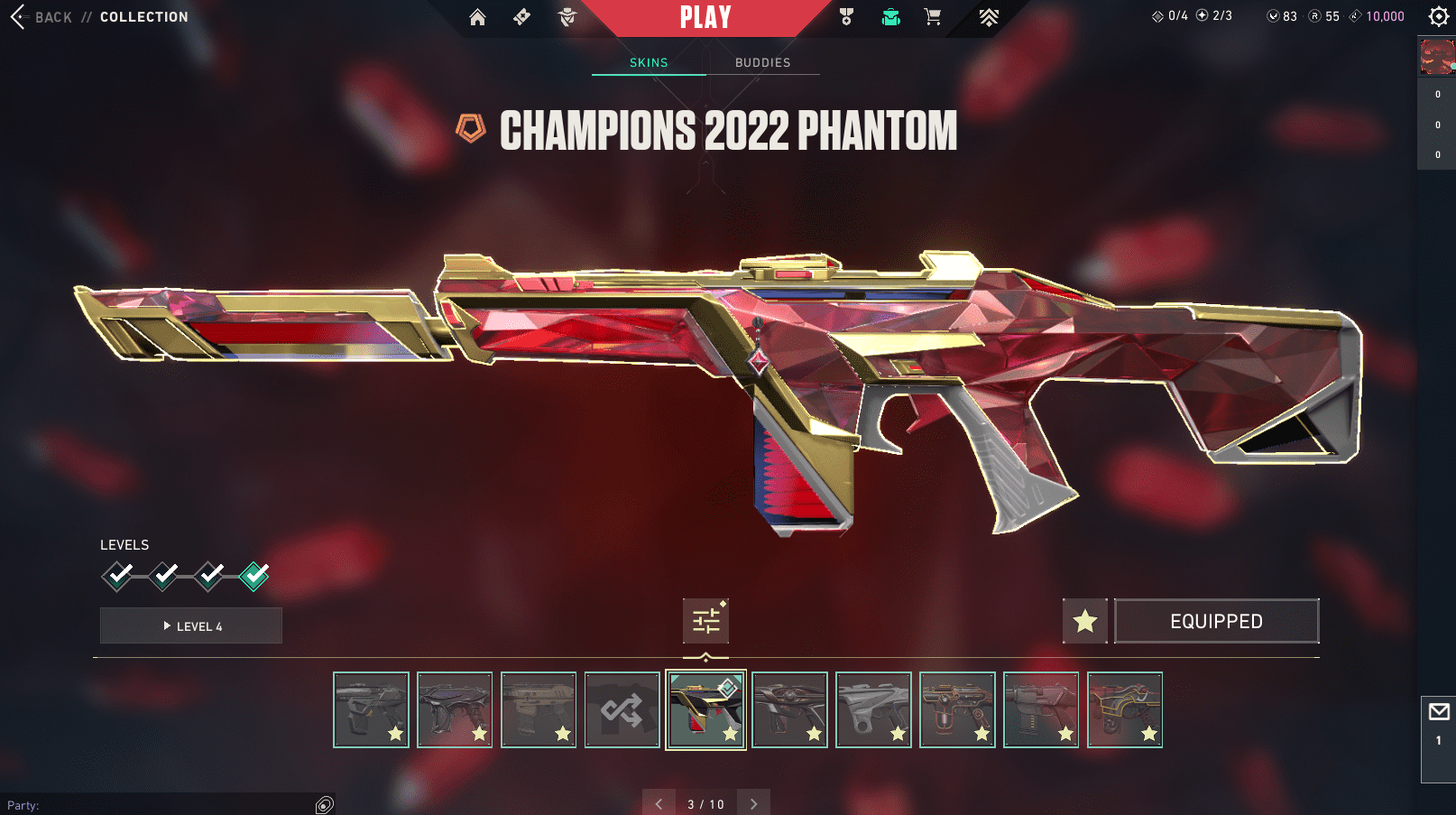Open the mail envelope inbox
The width and height of the screenshot is (1456, 815).
pos(1438,712)
